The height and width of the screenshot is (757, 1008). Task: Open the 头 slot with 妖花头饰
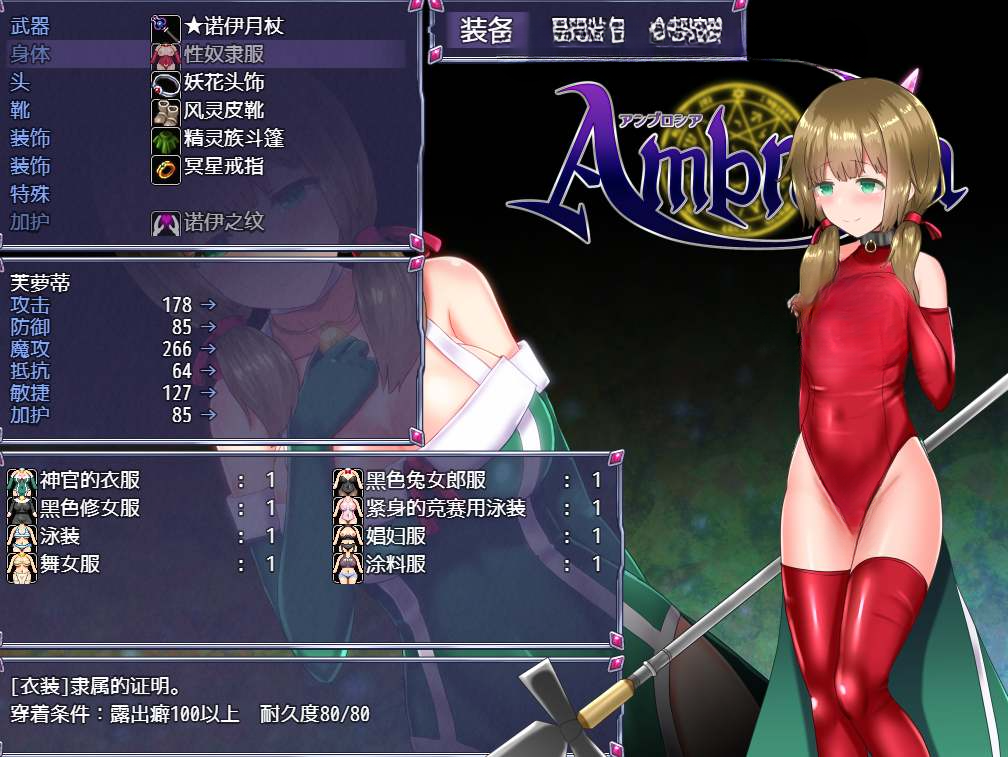[208, 82]
